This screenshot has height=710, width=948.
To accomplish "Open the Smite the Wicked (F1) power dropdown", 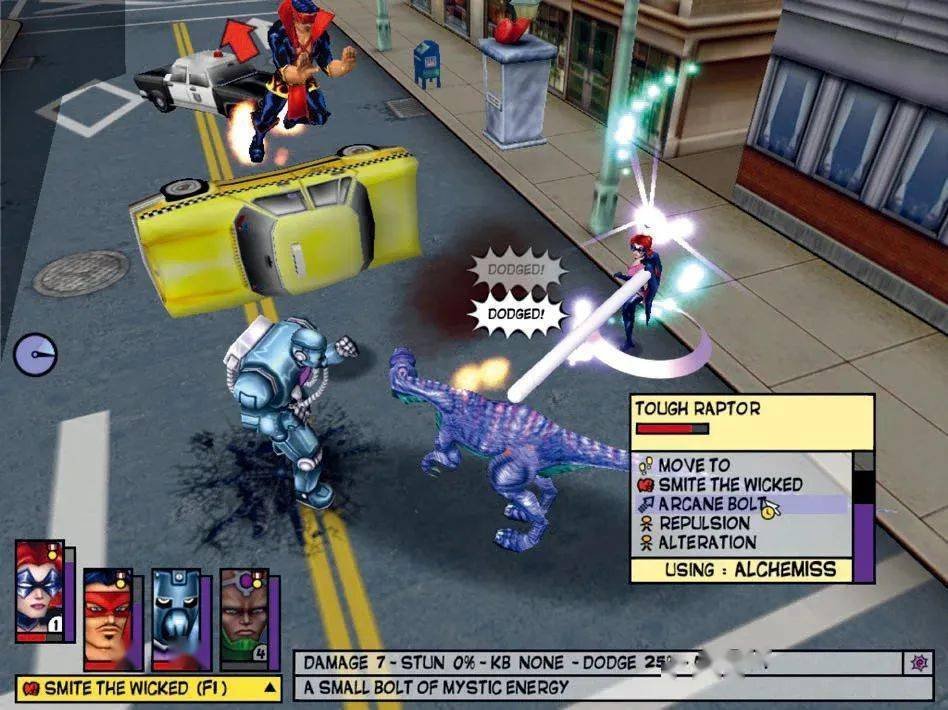I will coord(269,688).
